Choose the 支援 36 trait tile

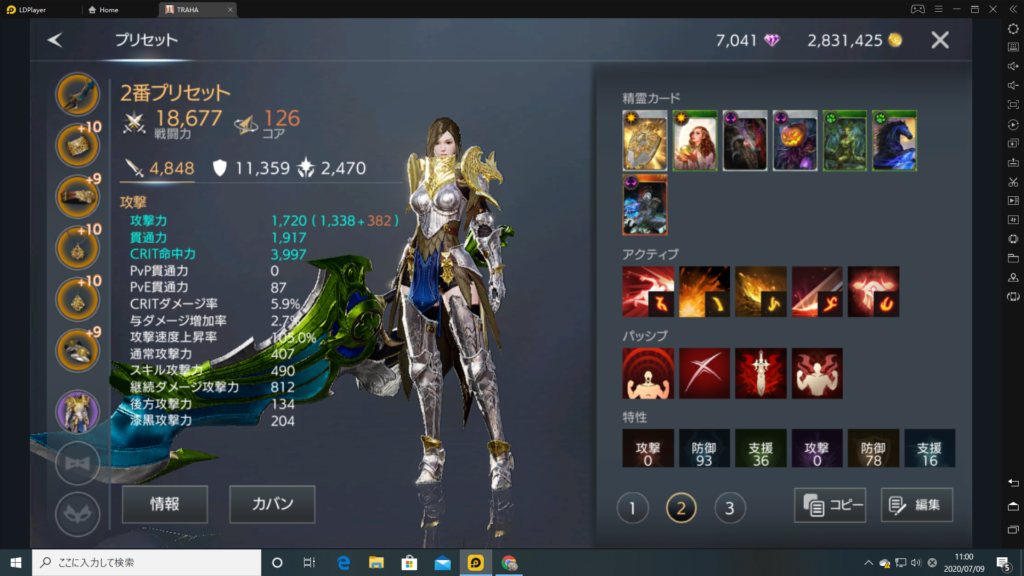click(761, 449)
